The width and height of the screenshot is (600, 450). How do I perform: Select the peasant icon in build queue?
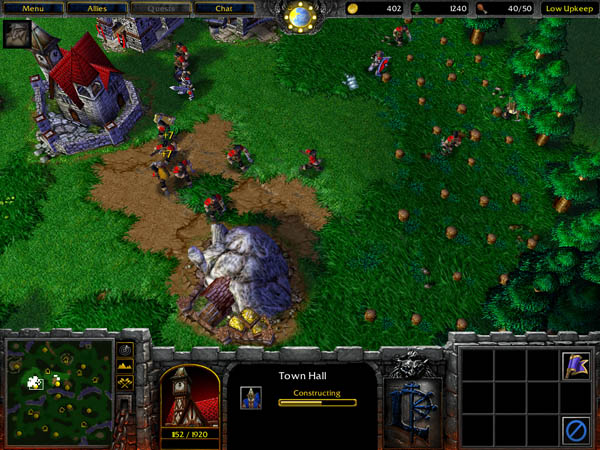tap(251, 397)
